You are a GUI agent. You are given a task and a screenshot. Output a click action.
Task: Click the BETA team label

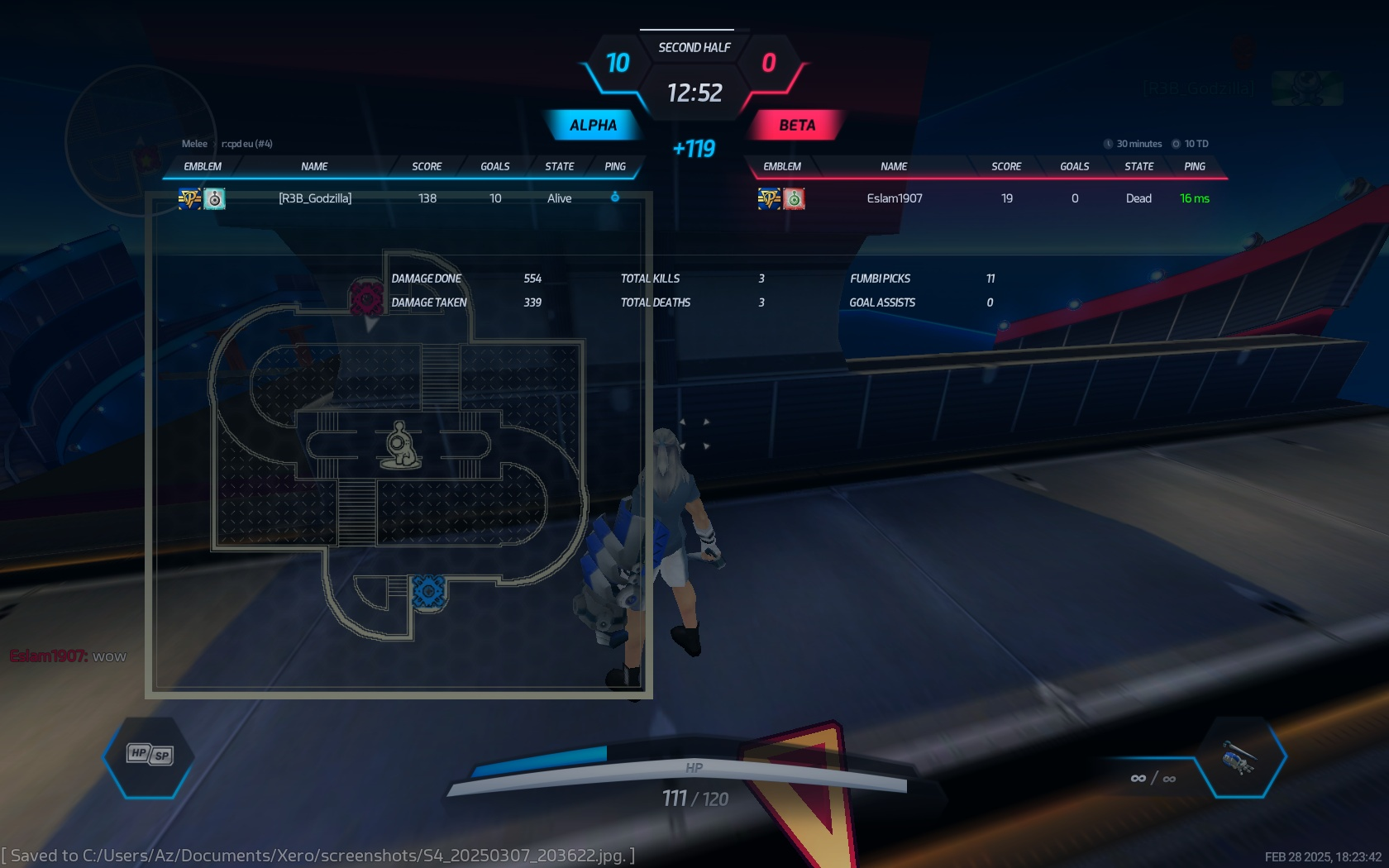tap(796, 126)
